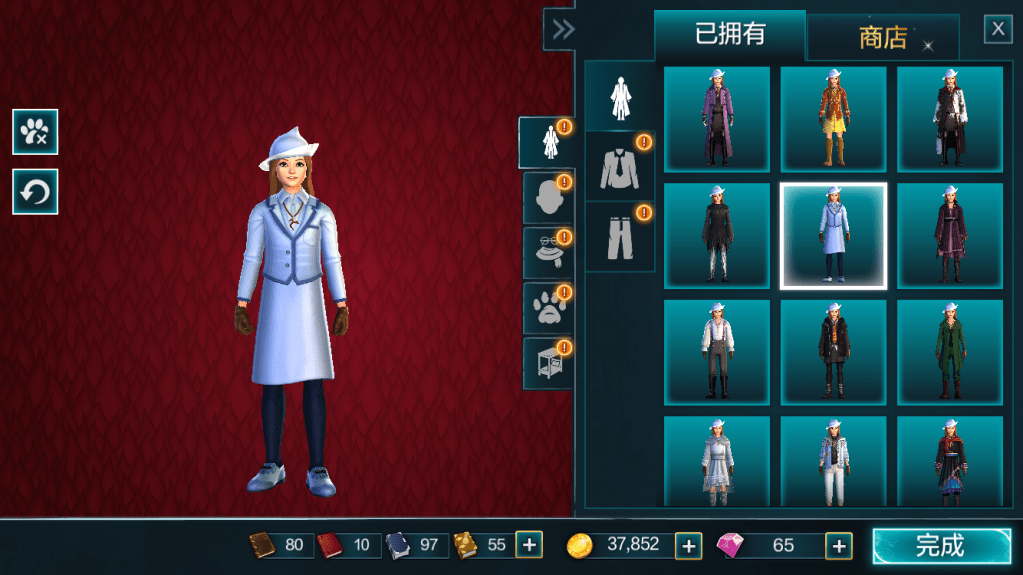This screenshot has width=1023, height=575.
Task: Select the full outfit subcategory icon
Action: coord(620,96)
